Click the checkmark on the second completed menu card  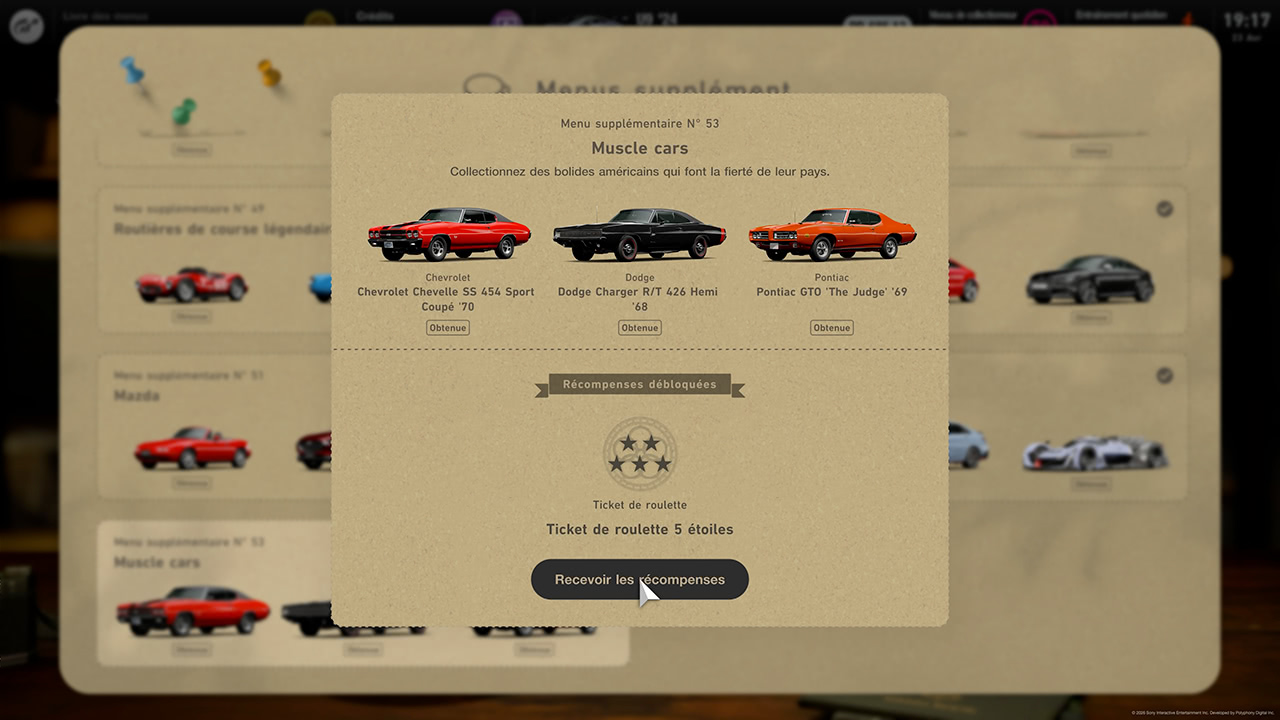(x=1164, y=376)
